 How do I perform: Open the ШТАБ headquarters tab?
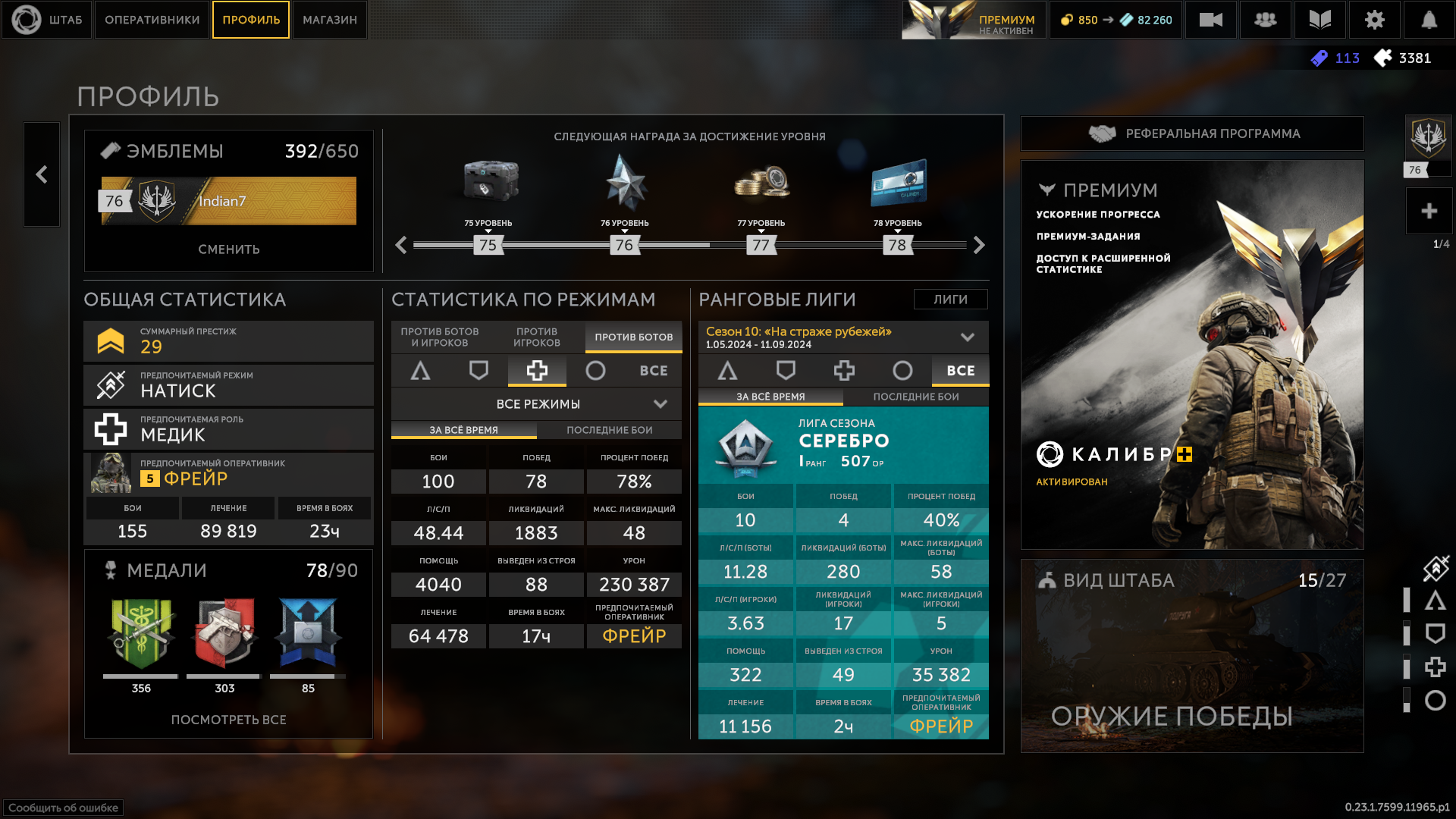coord(47,20)
